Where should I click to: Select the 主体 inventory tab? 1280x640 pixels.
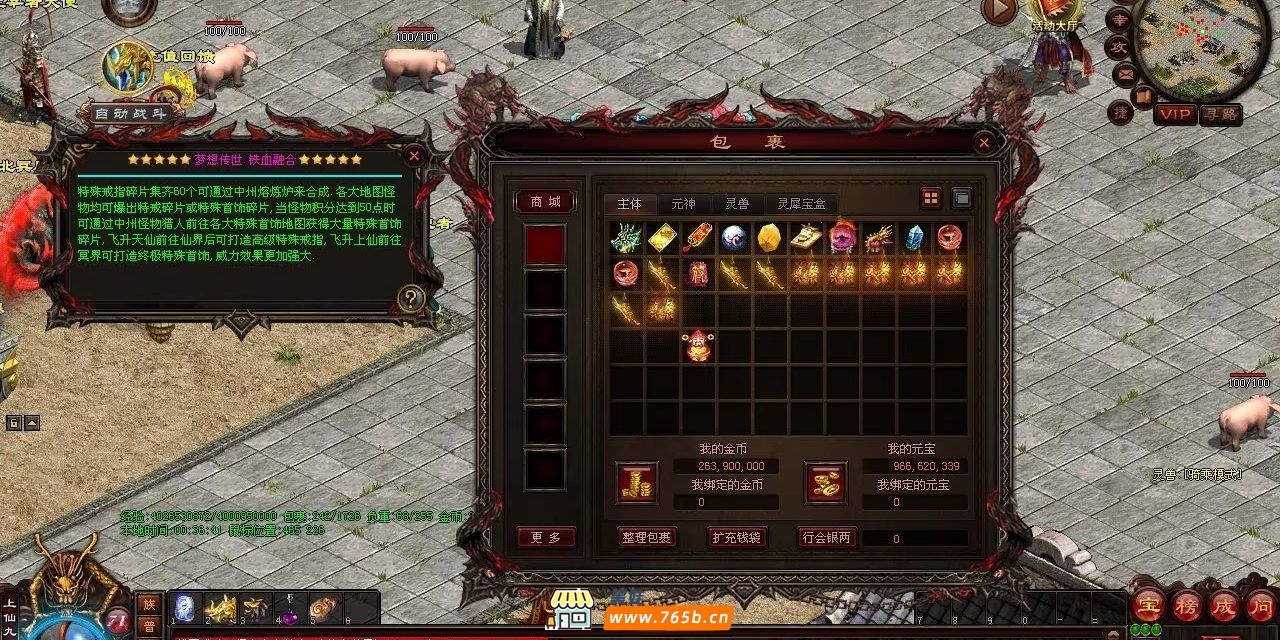pyautogui.click(x=630, y=204)
